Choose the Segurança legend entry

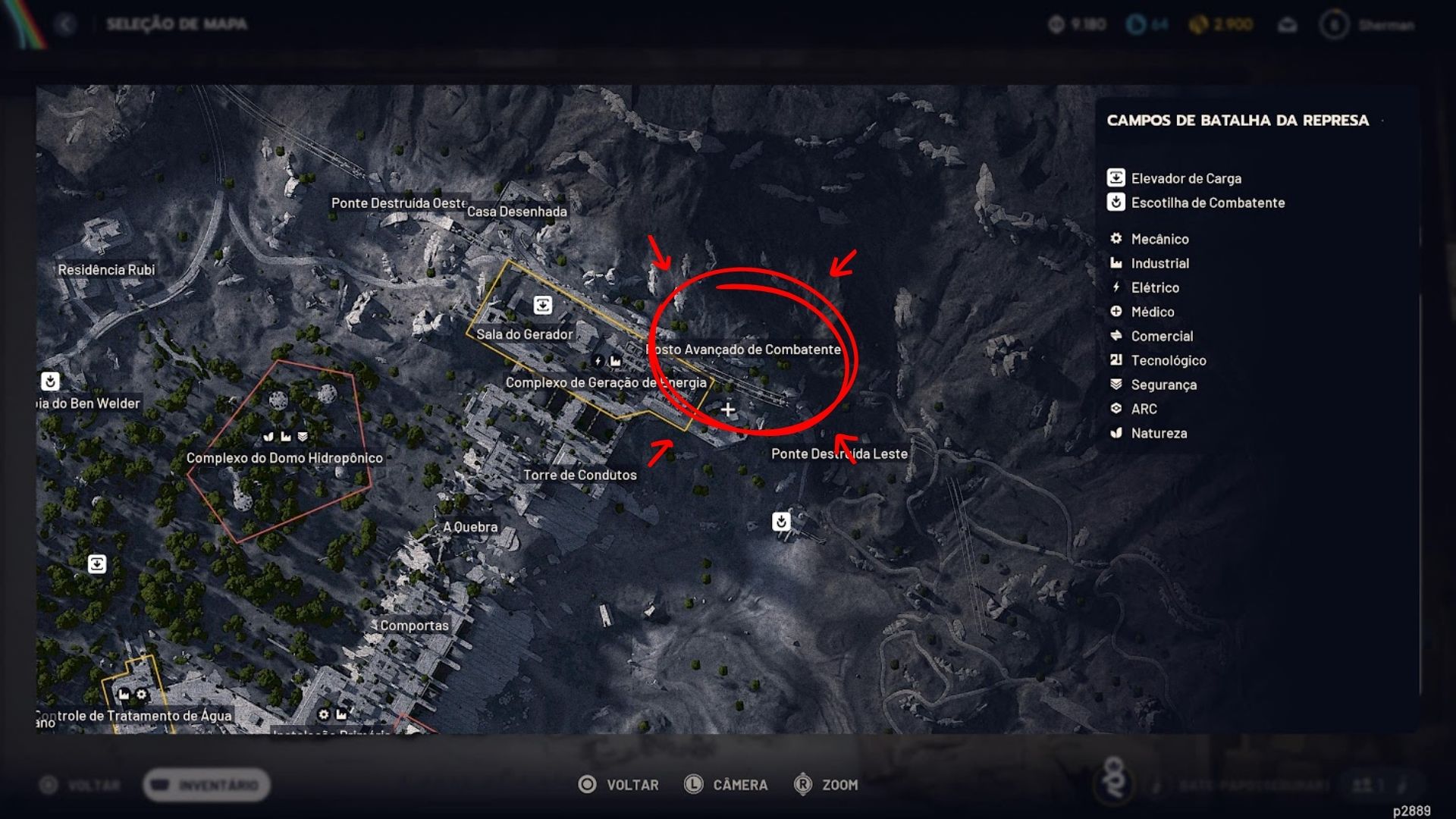tap(1163, 384)
